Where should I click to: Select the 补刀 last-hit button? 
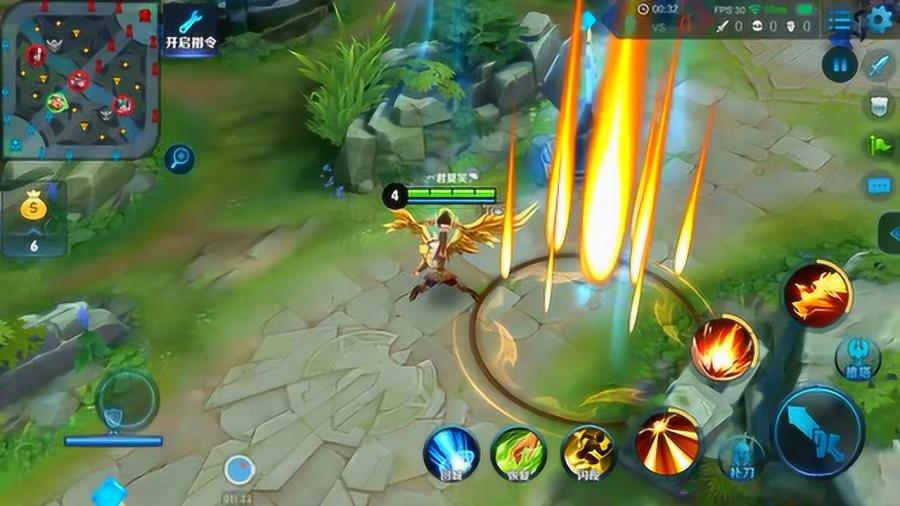tap(741, 456)
